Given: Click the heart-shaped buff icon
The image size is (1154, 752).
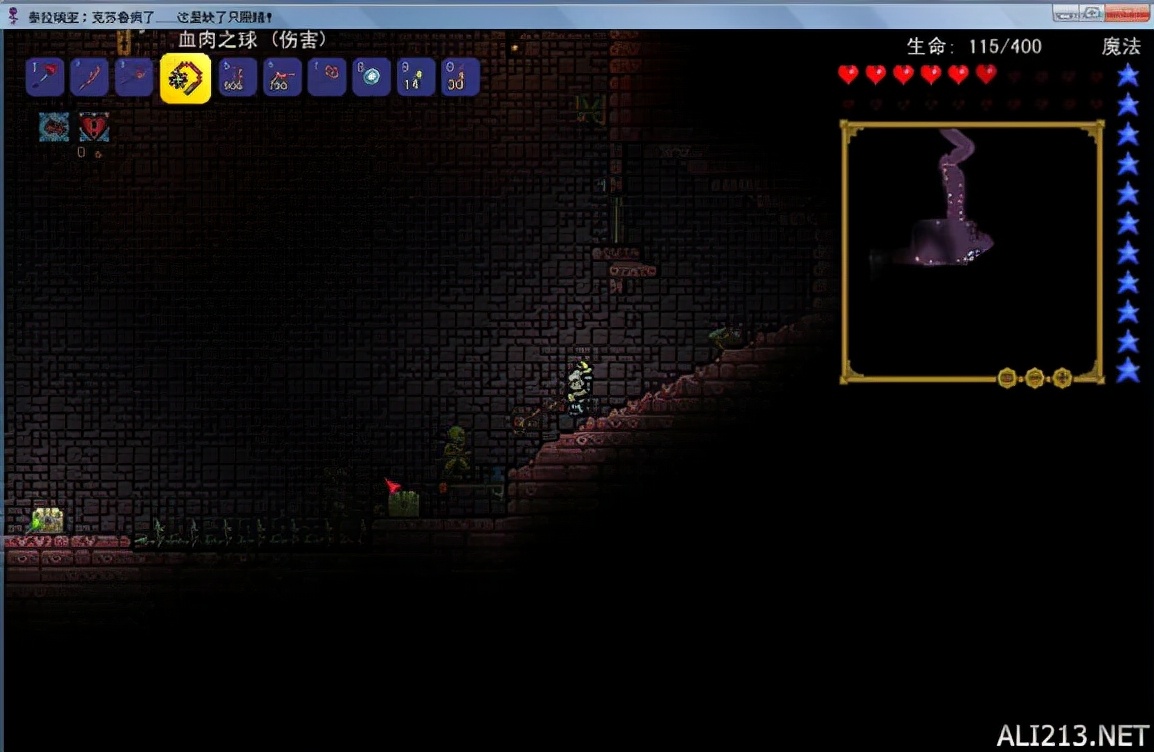Looking at the screenshot, I should (94, 127).
